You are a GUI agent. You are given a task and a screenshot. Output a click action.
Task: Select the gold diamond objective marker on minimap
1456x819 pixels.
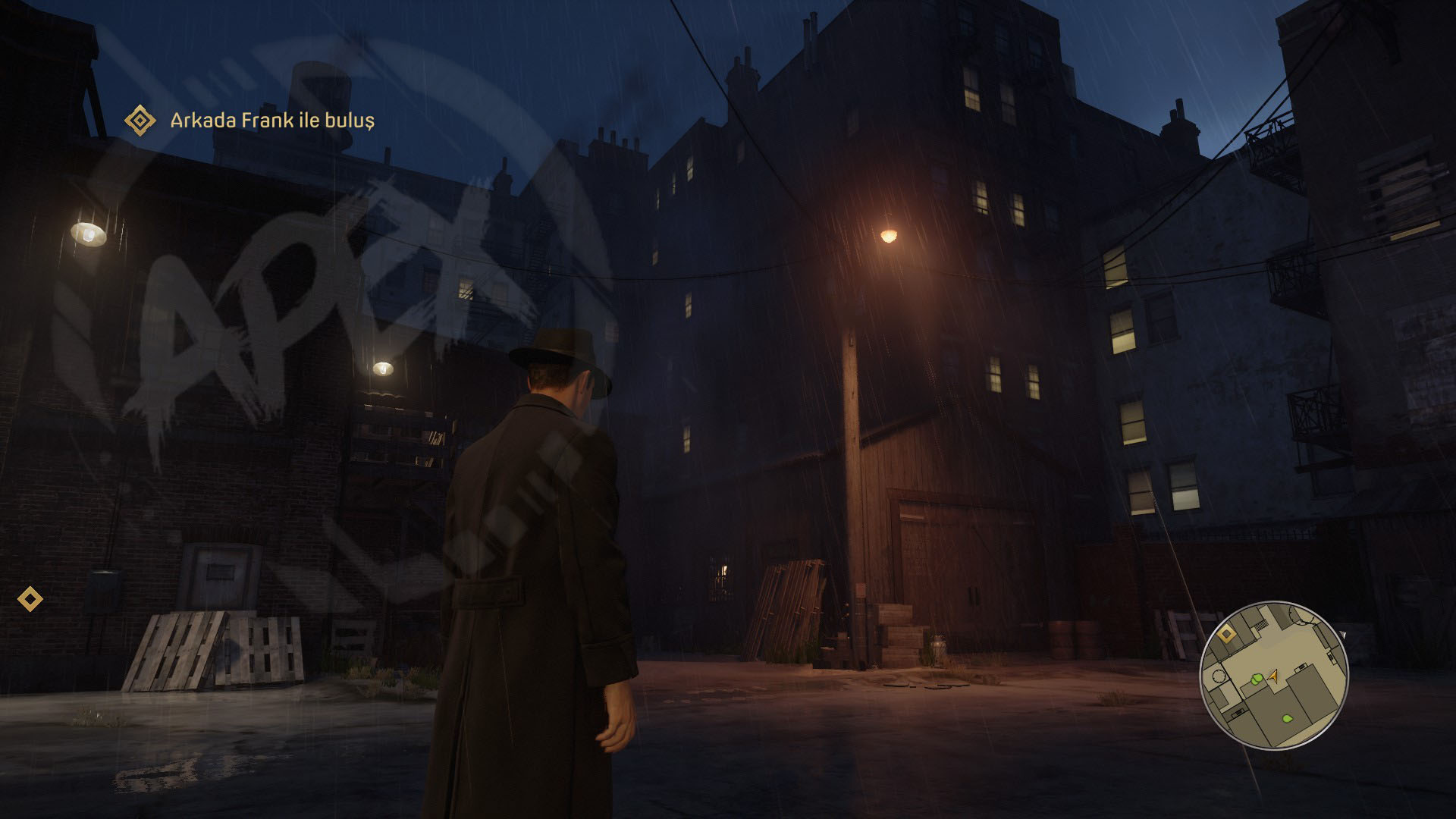coord(1228,632)
